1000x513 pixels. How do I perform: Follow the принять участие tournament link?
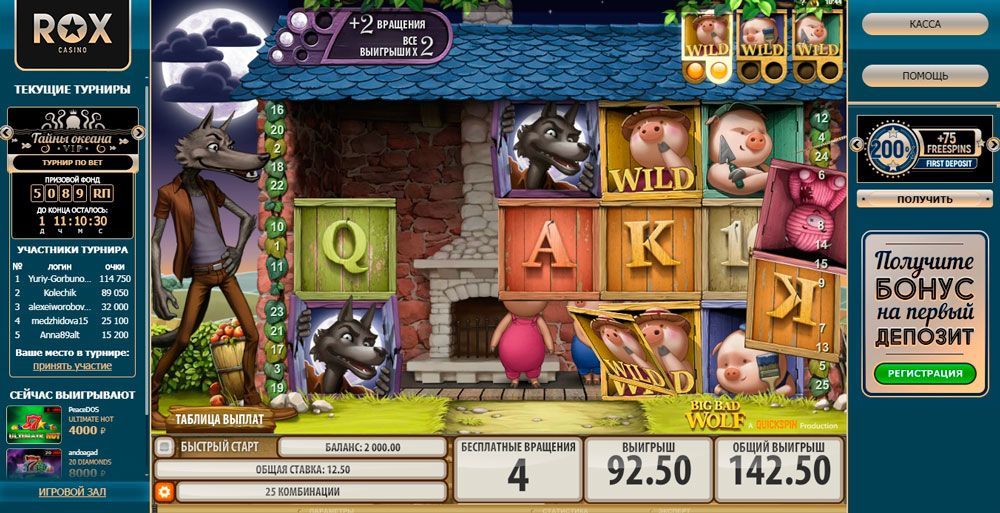coord(72,366)
